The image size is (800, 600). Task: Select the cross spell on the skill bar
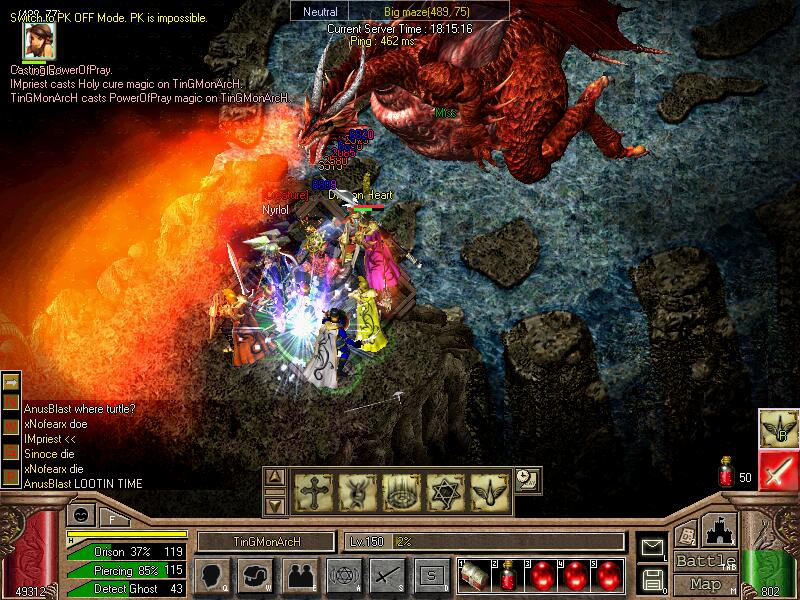[312, 492]
